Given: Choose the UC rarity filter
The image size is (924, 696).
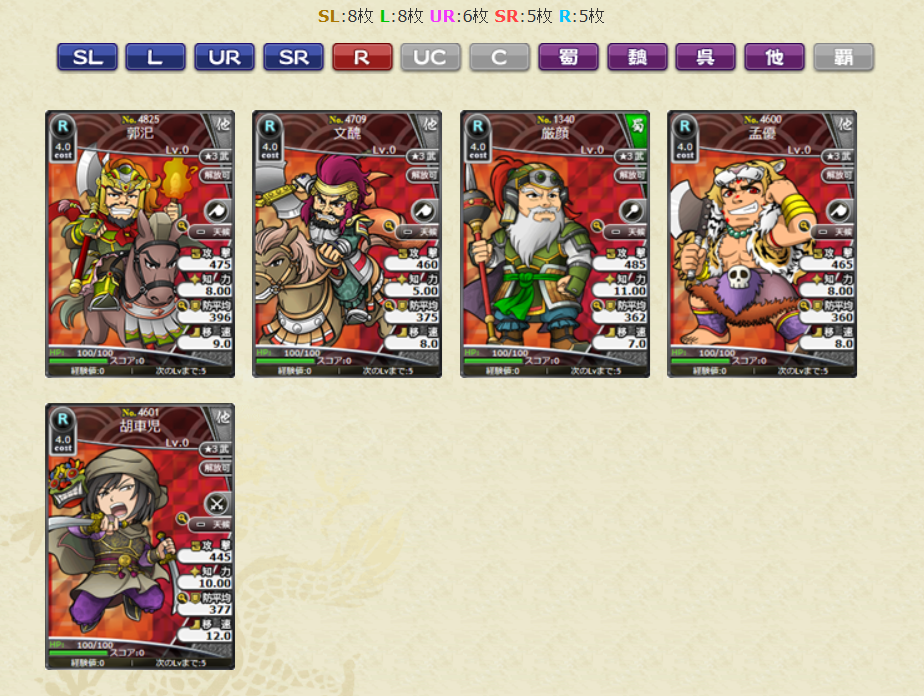Looking at the screenshot, I should [430, 58].
